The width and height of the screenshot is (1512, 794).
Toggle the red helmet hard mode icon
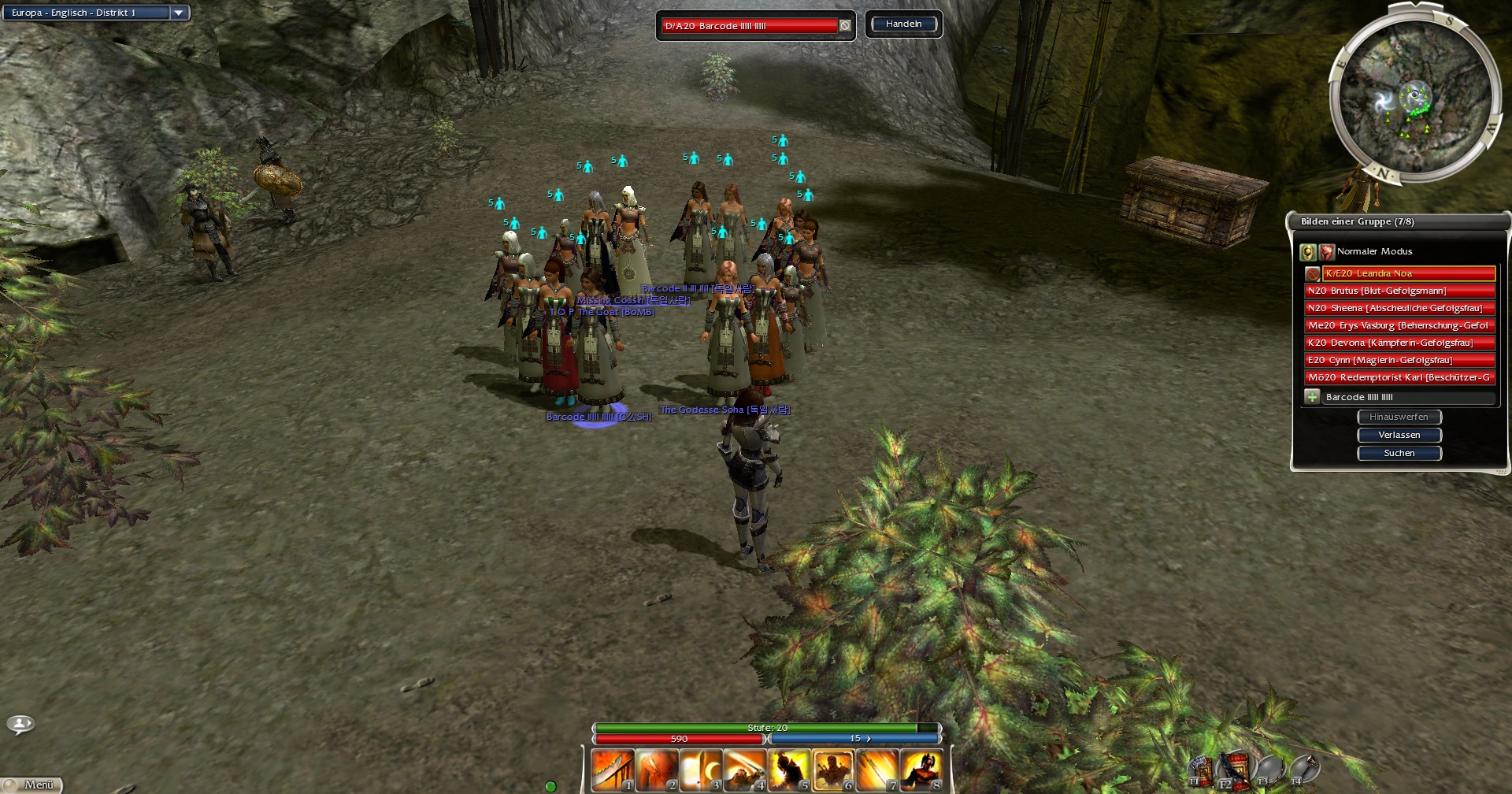coord(1327,252)
